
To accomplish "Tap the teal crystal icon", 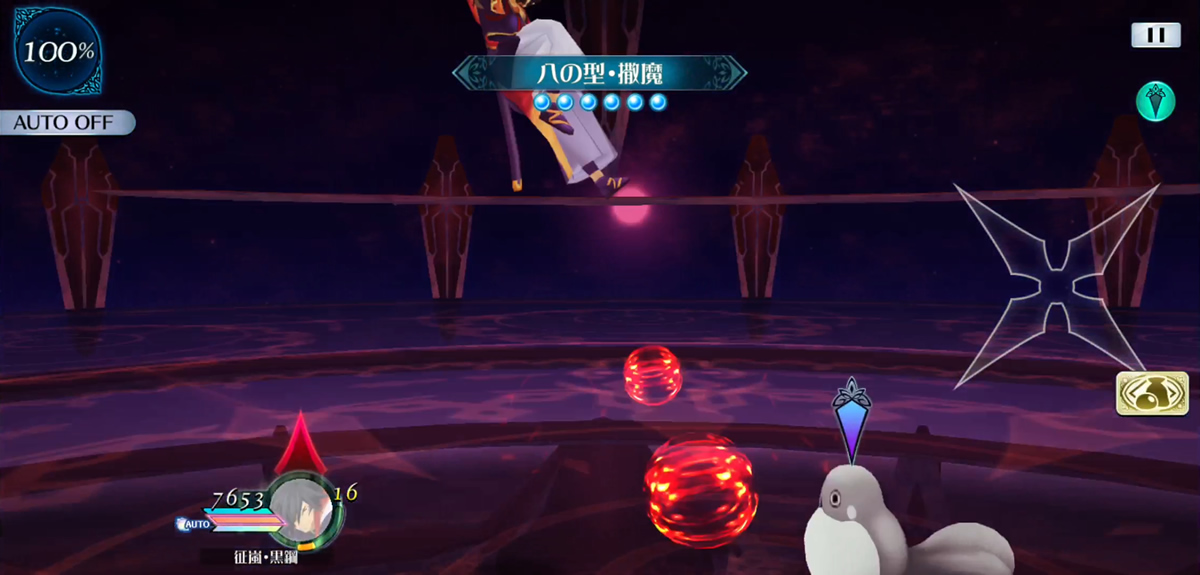I will click(x=1155, y=102).
